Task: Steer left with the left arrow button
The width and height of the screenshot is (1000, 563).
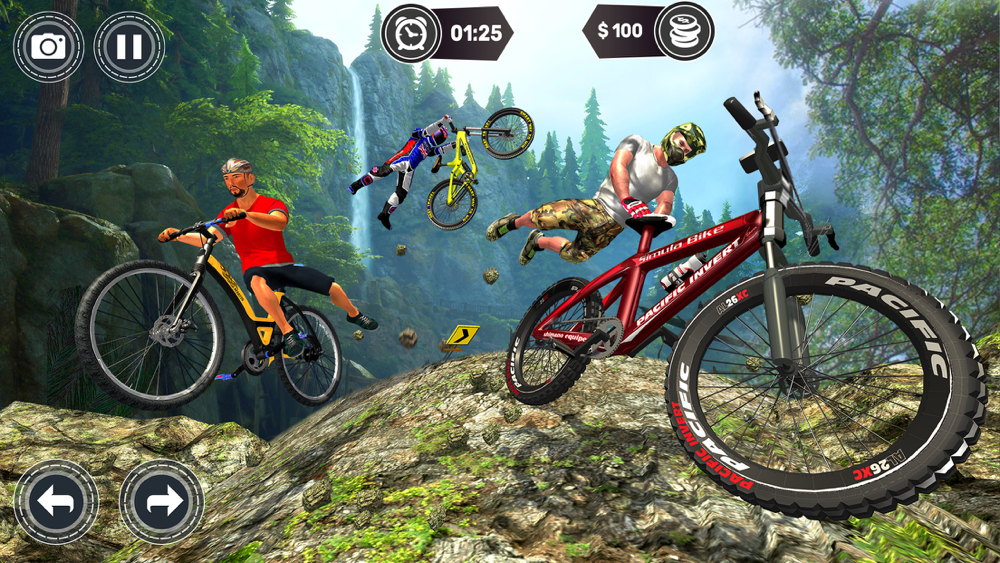Action: (56, 502)
